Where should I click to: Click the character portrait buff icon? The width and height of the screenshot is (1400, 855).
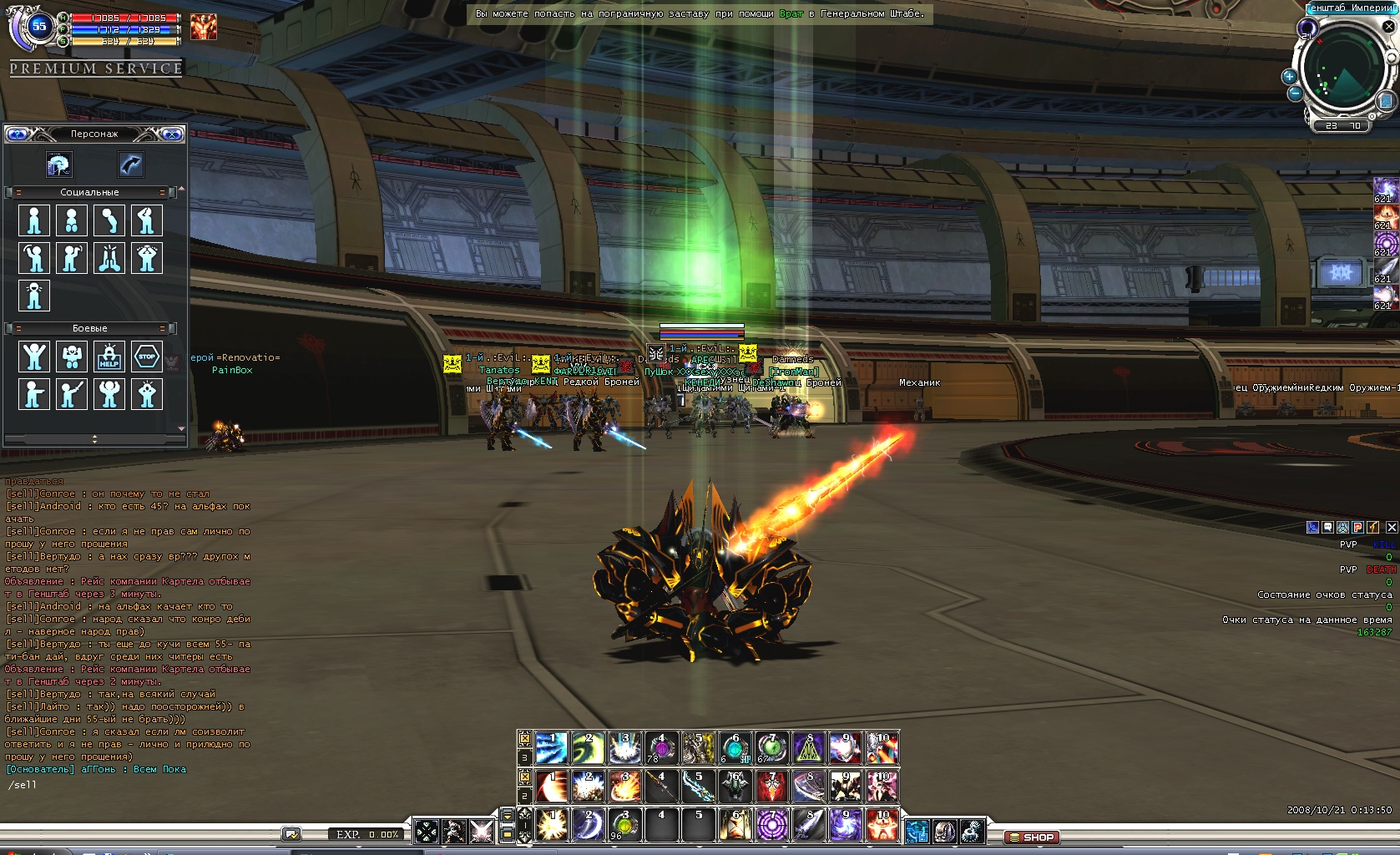203,27
